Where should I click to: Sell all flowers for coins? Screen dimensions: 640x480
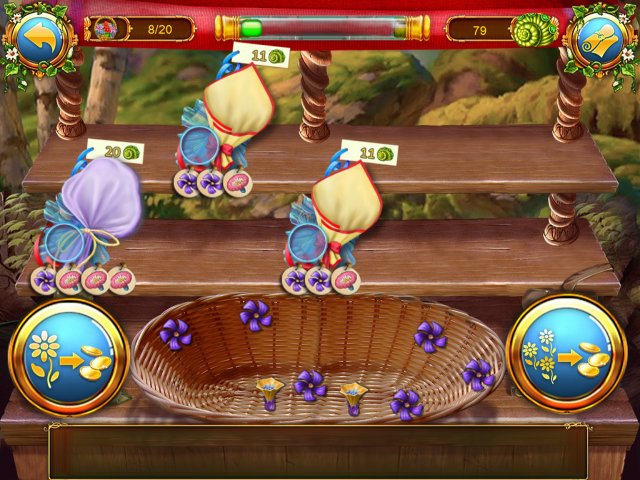(566, 353)
